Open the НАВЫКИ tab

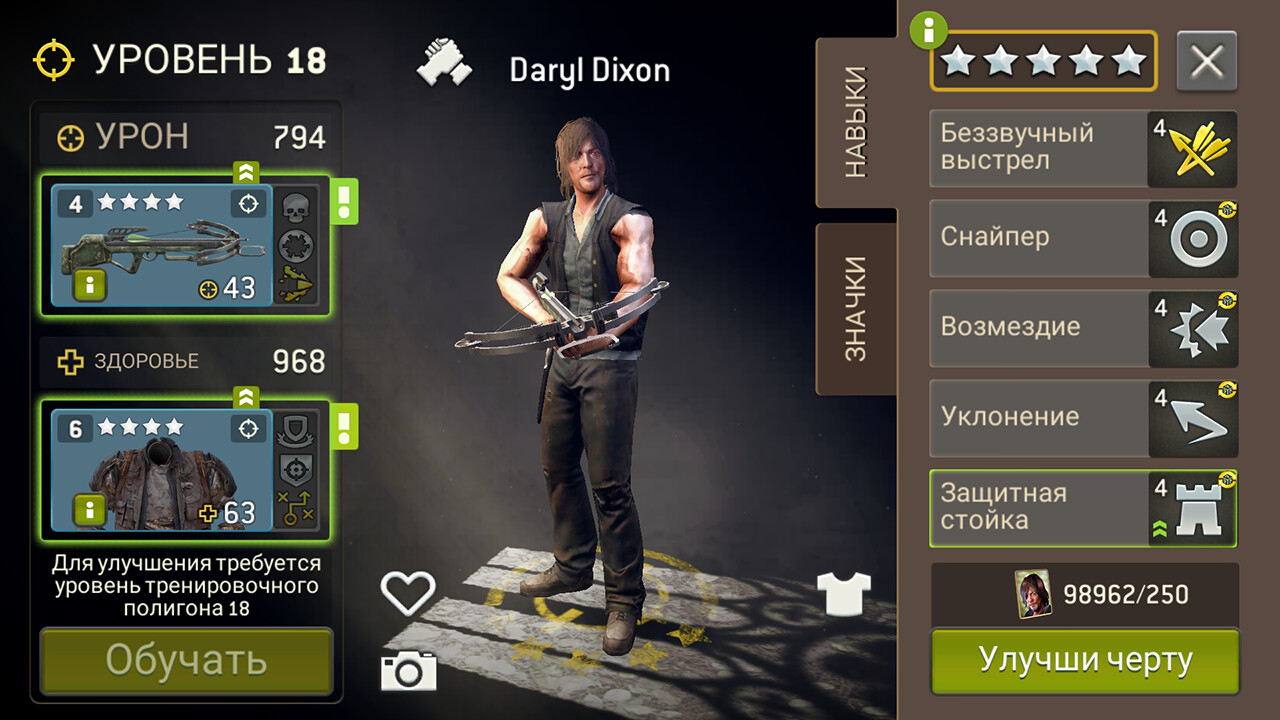pos(857,123)
